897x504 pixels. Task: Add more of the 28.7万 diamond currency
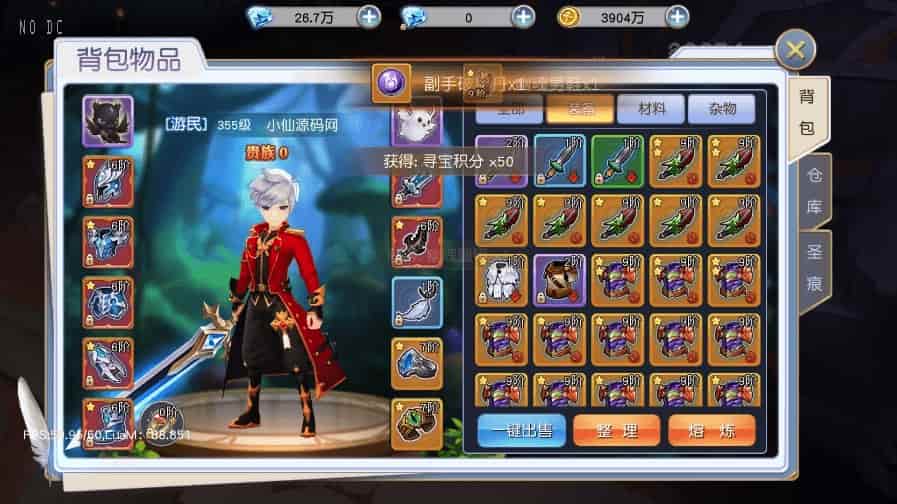tap(368, 17)
